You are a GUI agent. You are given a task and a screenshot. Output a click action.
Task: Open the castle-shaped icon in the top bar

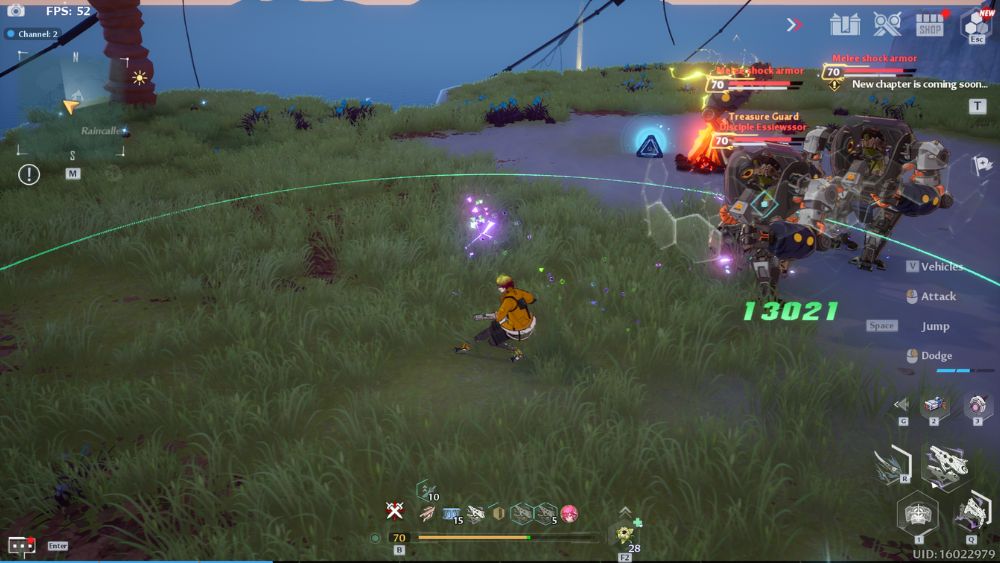845,23
